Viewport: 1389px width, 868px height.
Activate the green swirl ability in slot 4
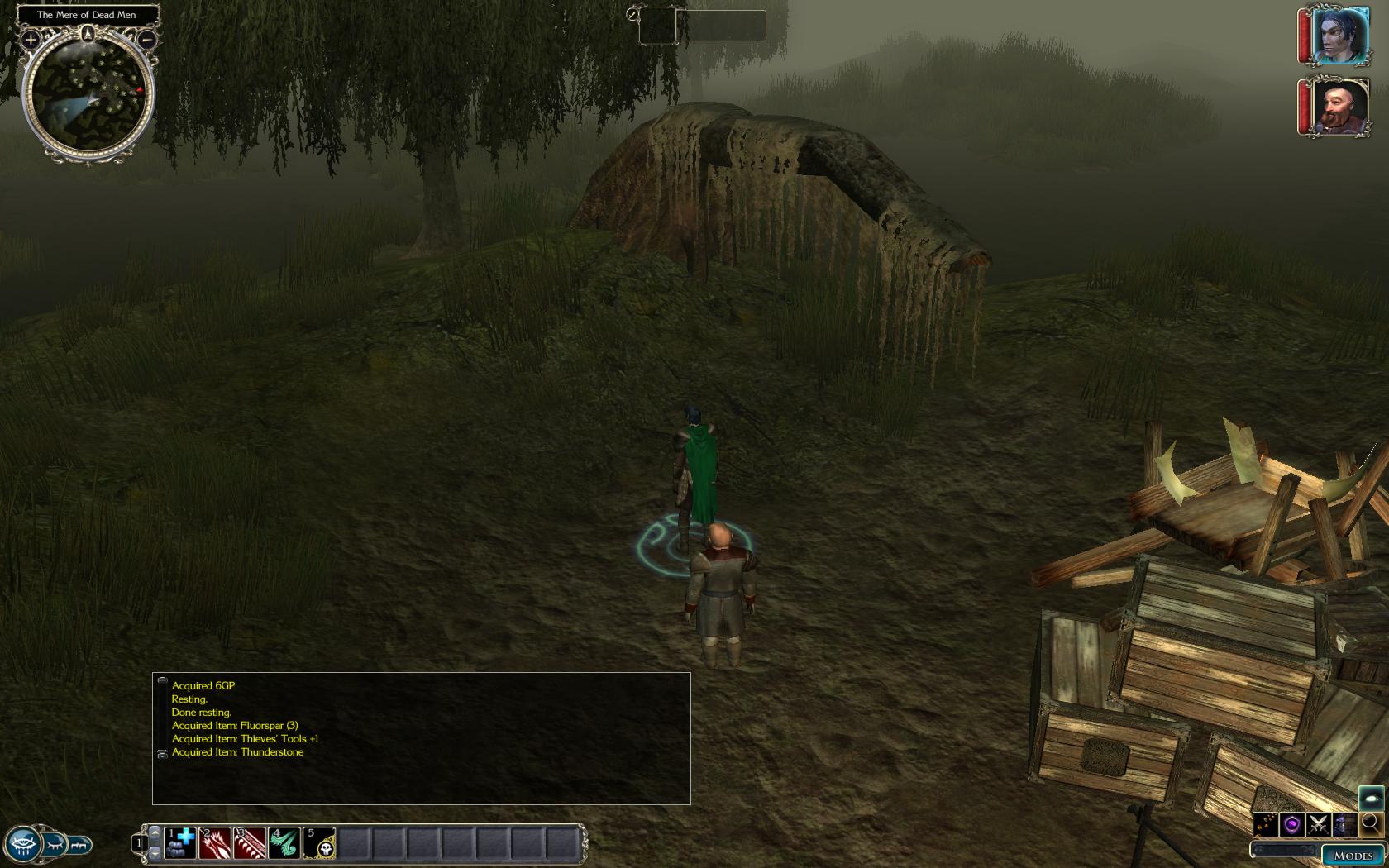[284, 844]
